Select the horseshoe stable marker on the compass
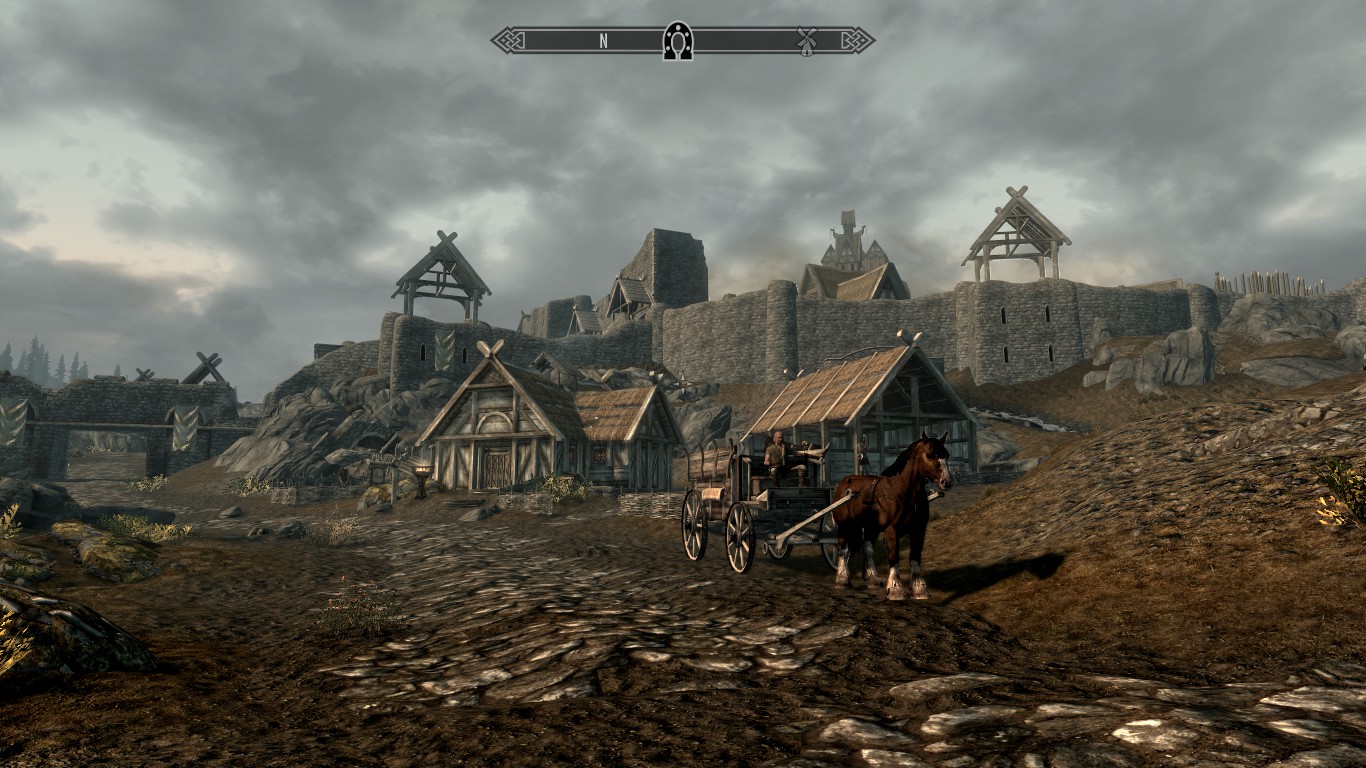 point(676,40)
